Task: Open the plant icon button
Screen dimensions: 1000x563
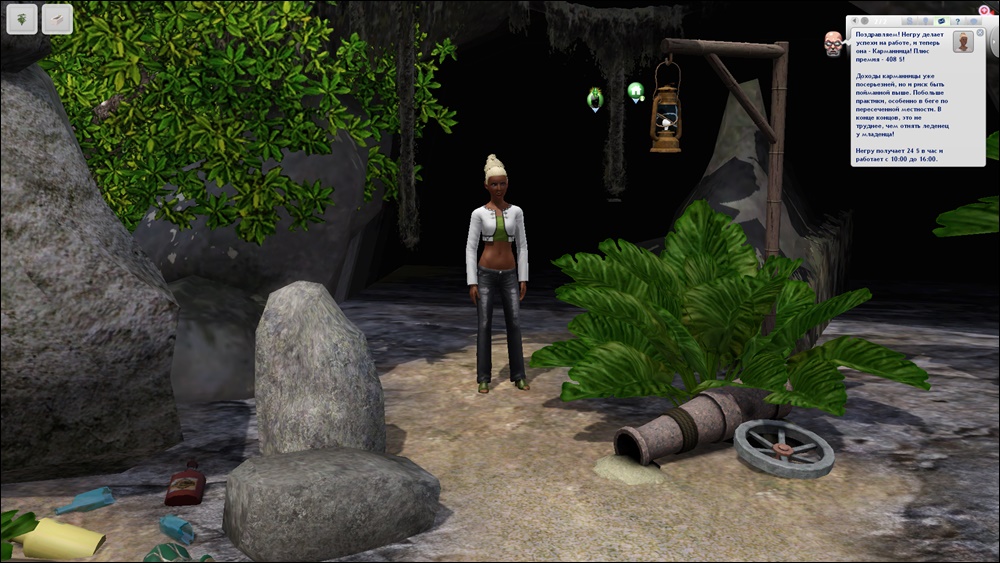Action: (22, 18)
